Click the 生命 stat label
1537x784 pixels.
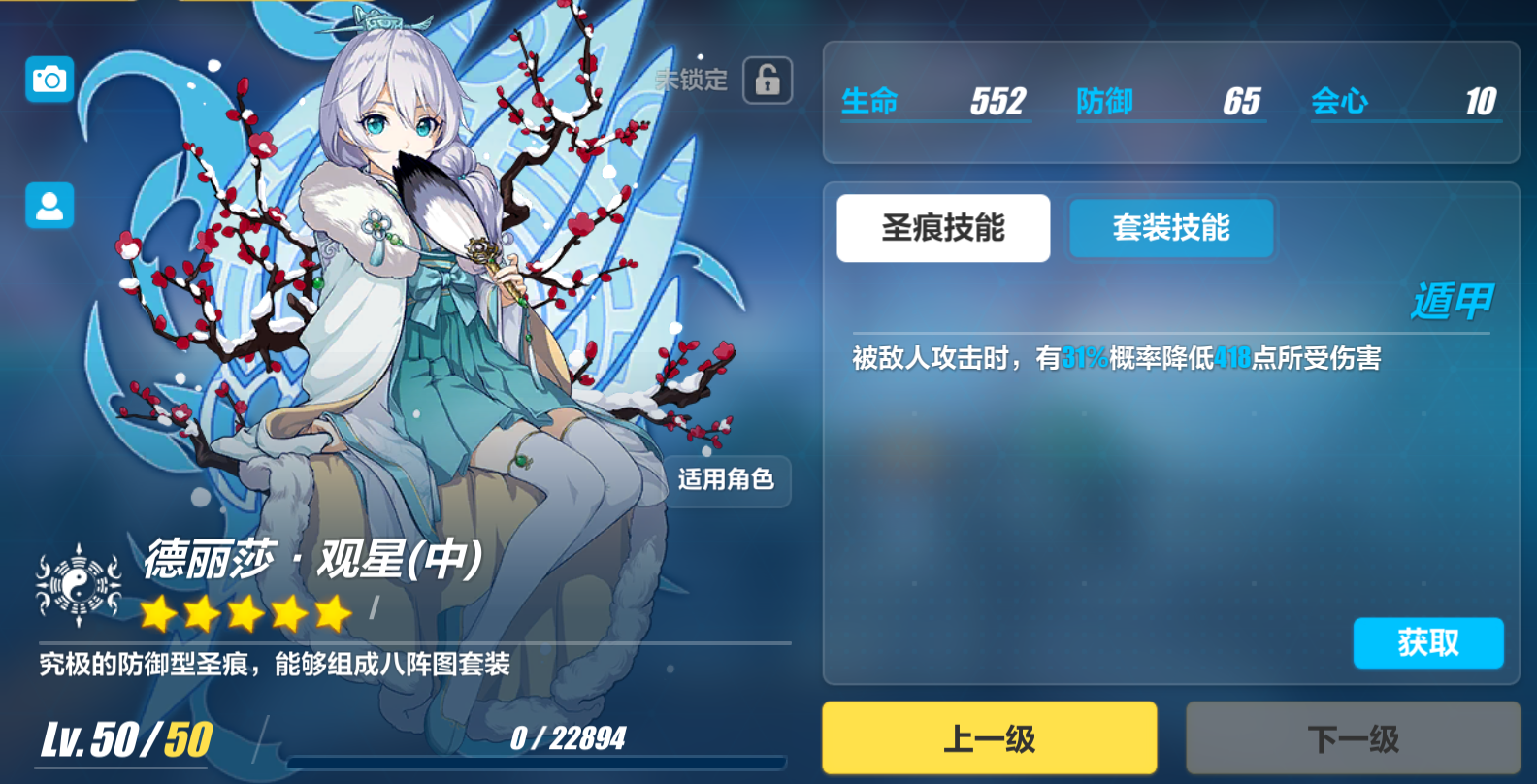click(x=868, y=101)
